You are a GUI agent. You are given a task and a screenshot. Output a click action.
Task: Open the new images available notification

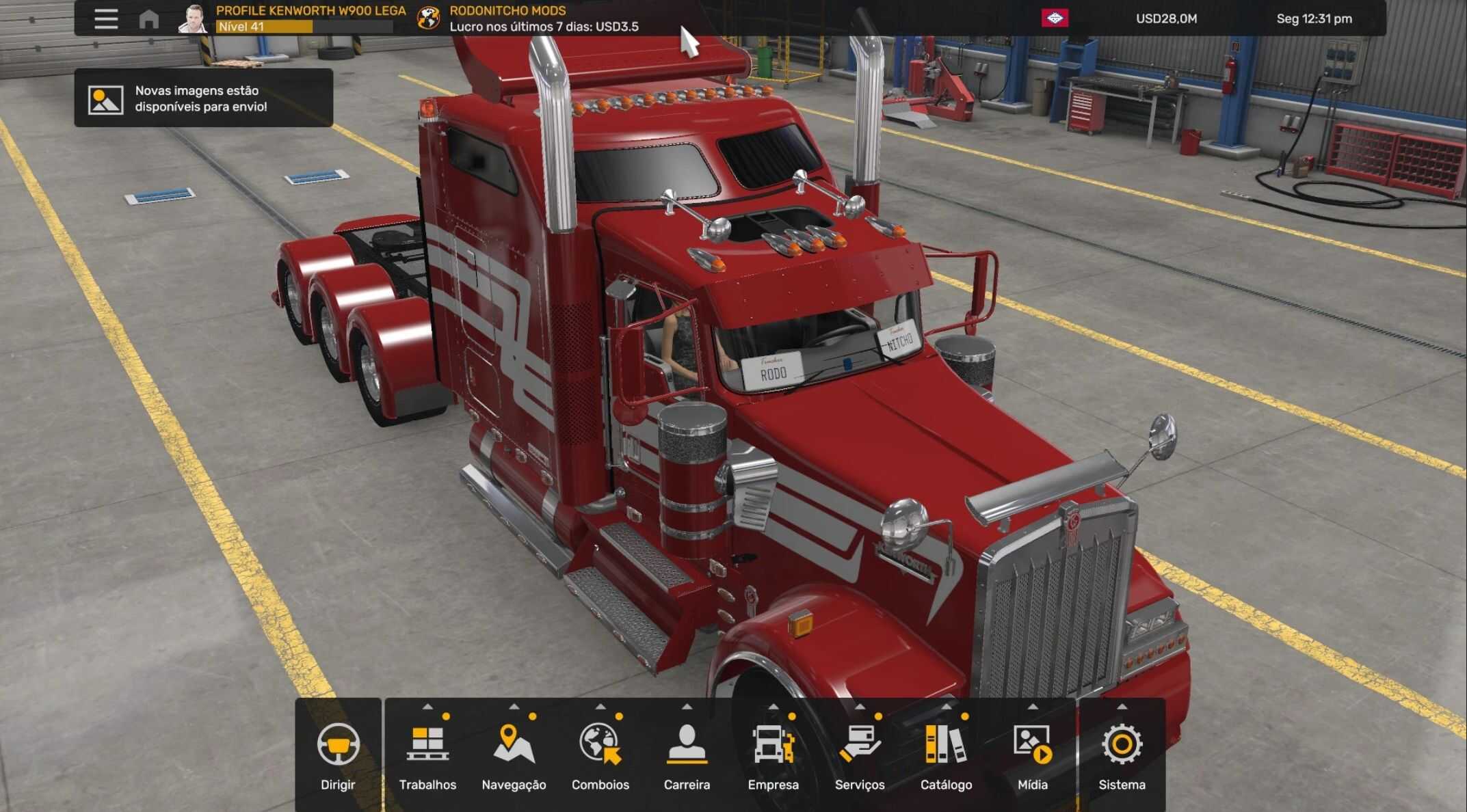pyautogui.click(x=203, y=98)
